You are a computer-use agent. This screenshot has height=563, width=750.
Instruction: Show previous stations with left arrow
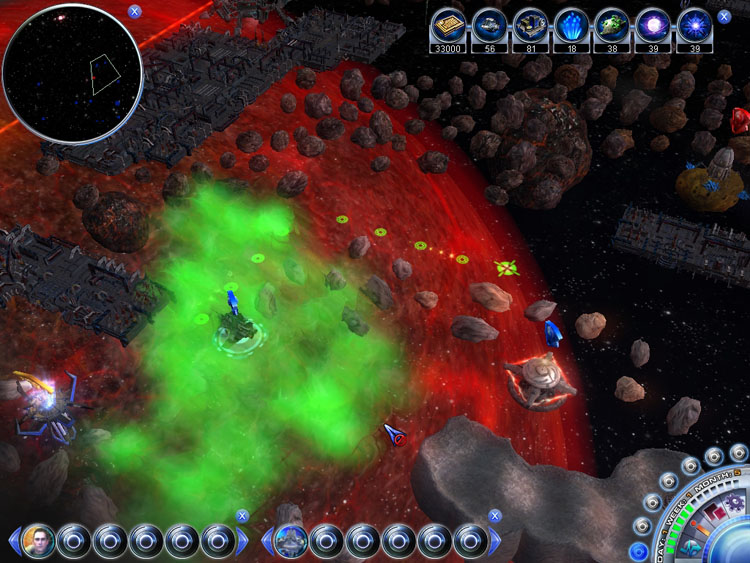click(x=266, y=542)
